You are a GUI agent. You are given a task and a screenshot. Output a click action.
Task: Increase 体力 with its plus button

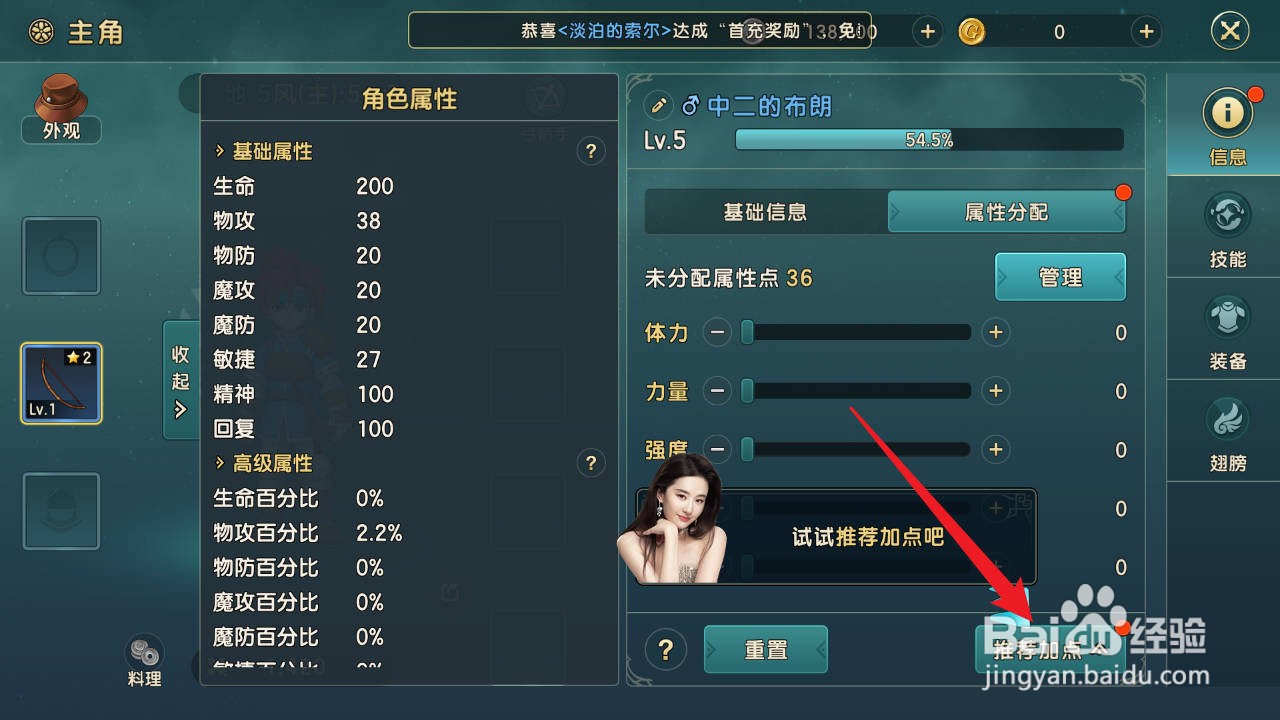995,332
